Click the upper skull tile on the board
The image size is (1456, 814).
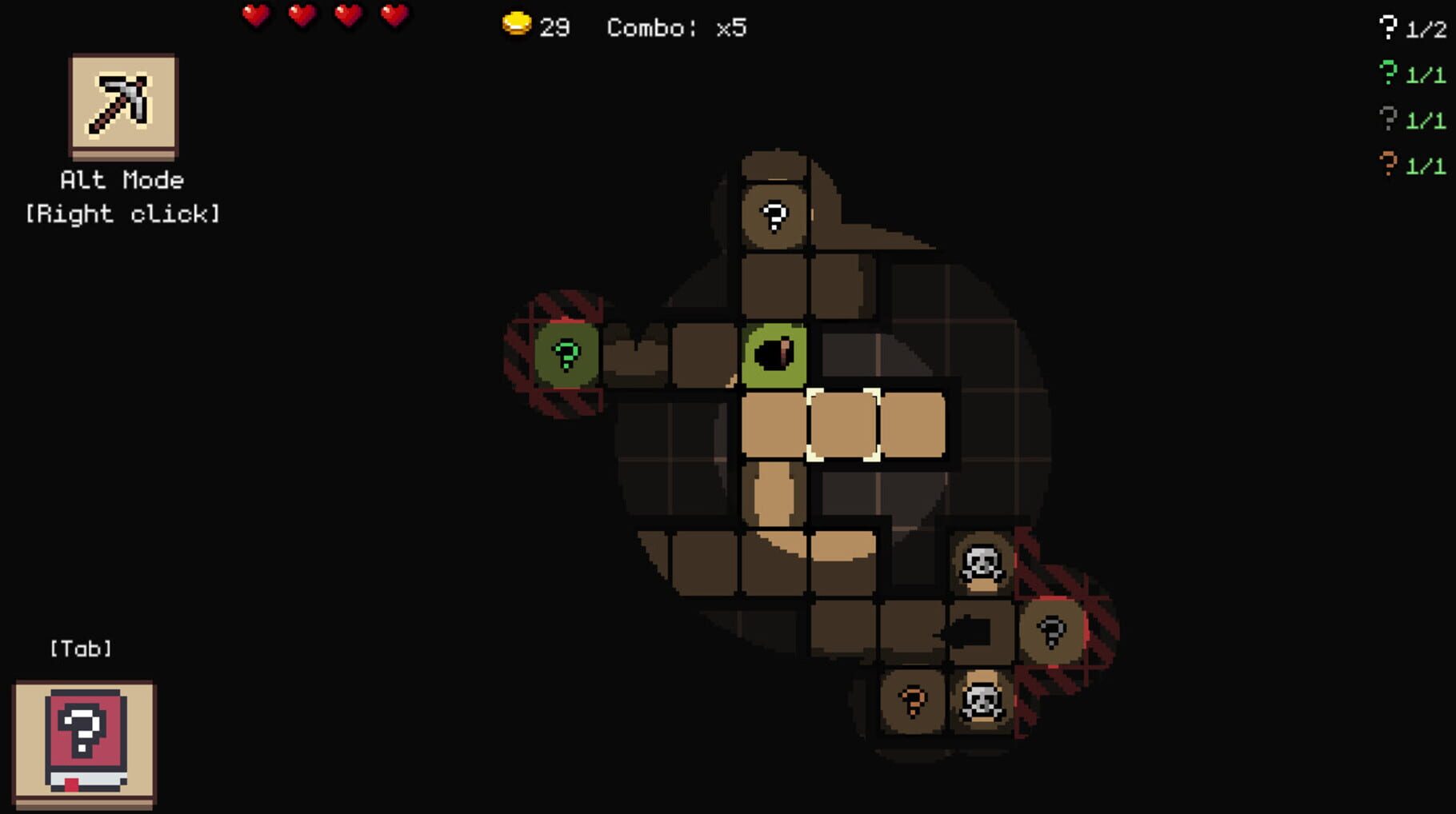(979, 565)
